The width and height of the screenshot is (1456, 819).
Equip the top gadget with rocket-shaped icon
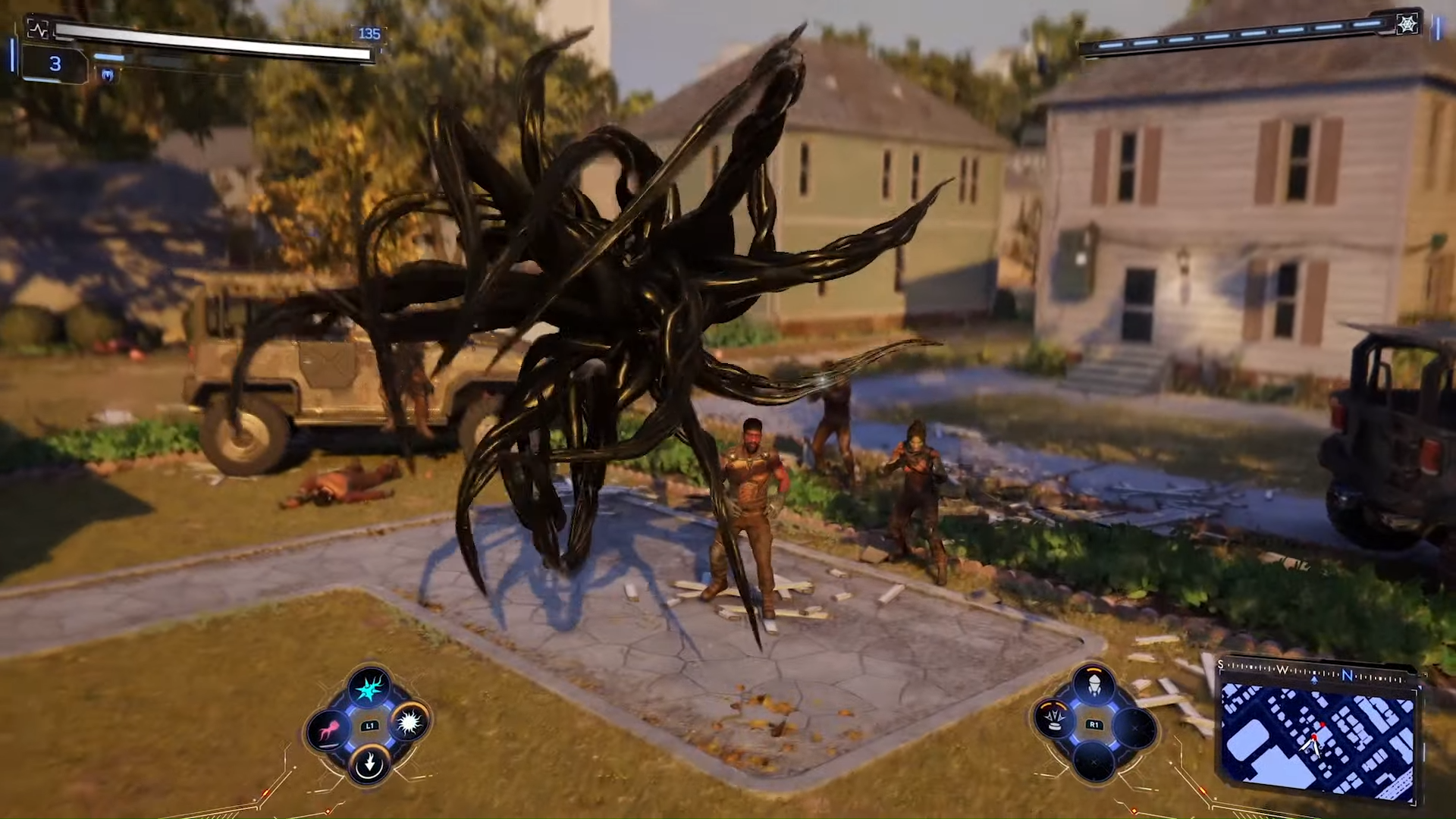coord(1093,687)
